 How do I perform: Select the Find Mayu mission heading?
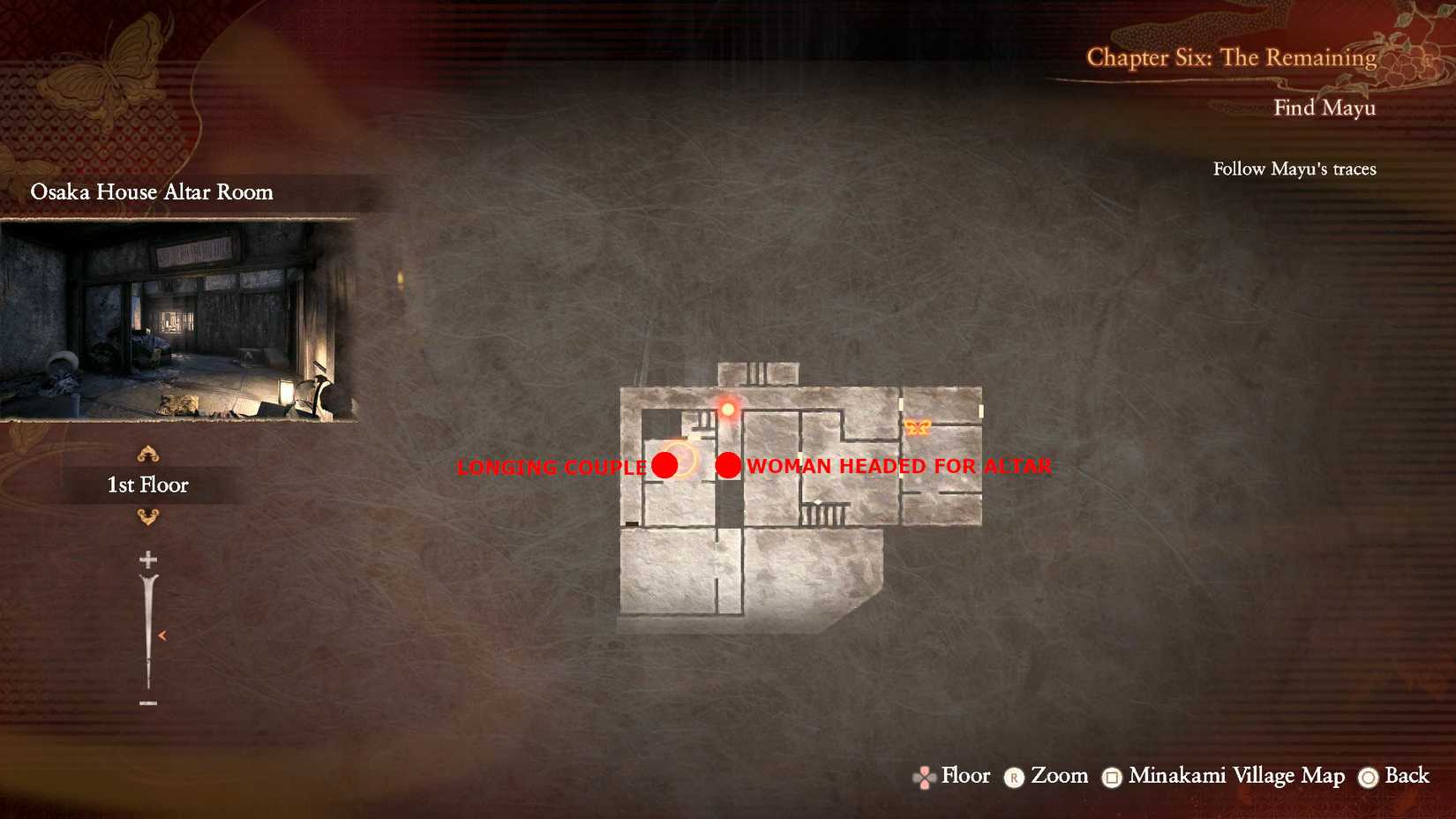coord(1325,107)
